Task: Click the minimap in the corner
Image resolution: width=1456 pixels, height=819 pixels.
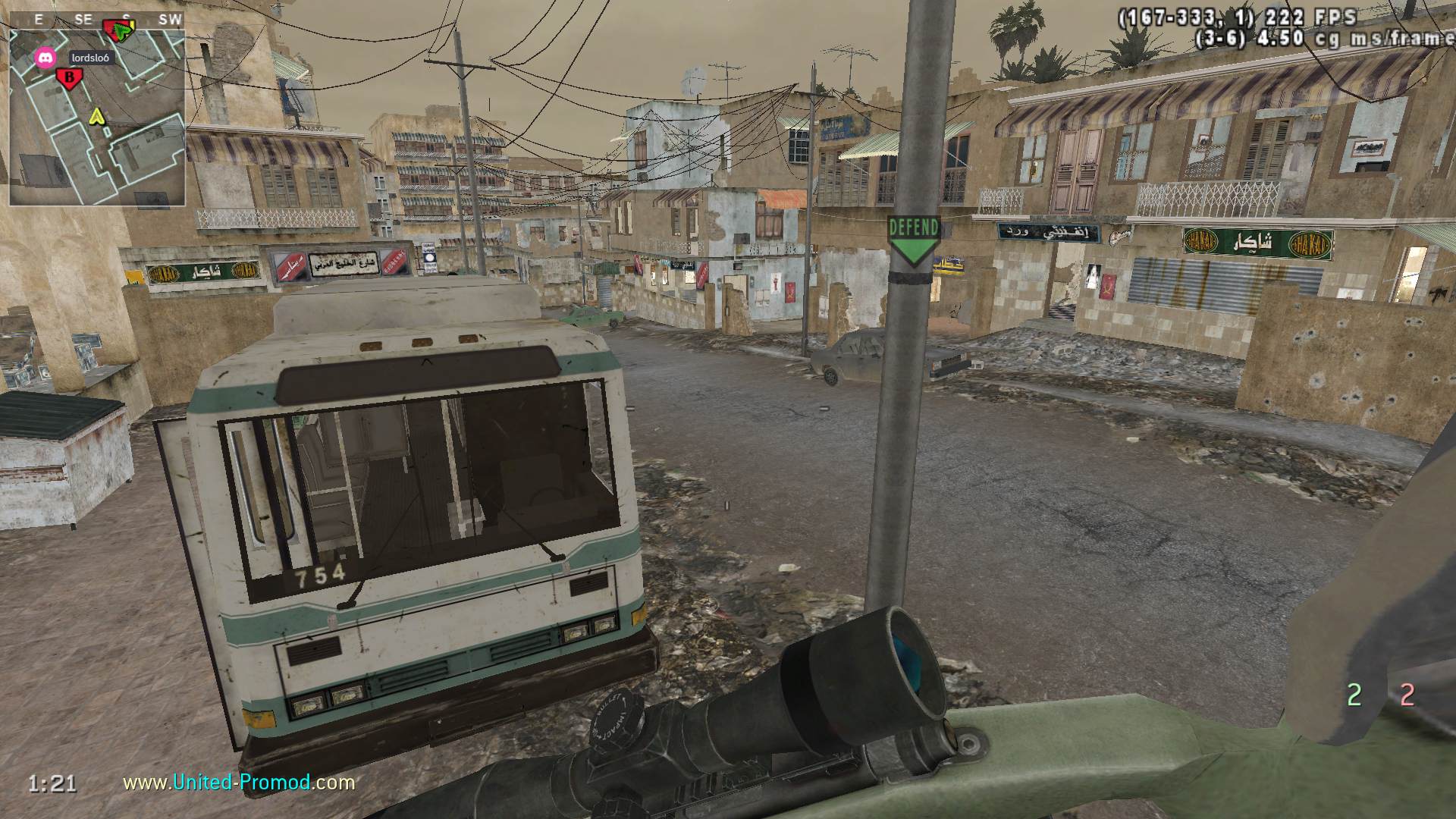Action: 97,117
